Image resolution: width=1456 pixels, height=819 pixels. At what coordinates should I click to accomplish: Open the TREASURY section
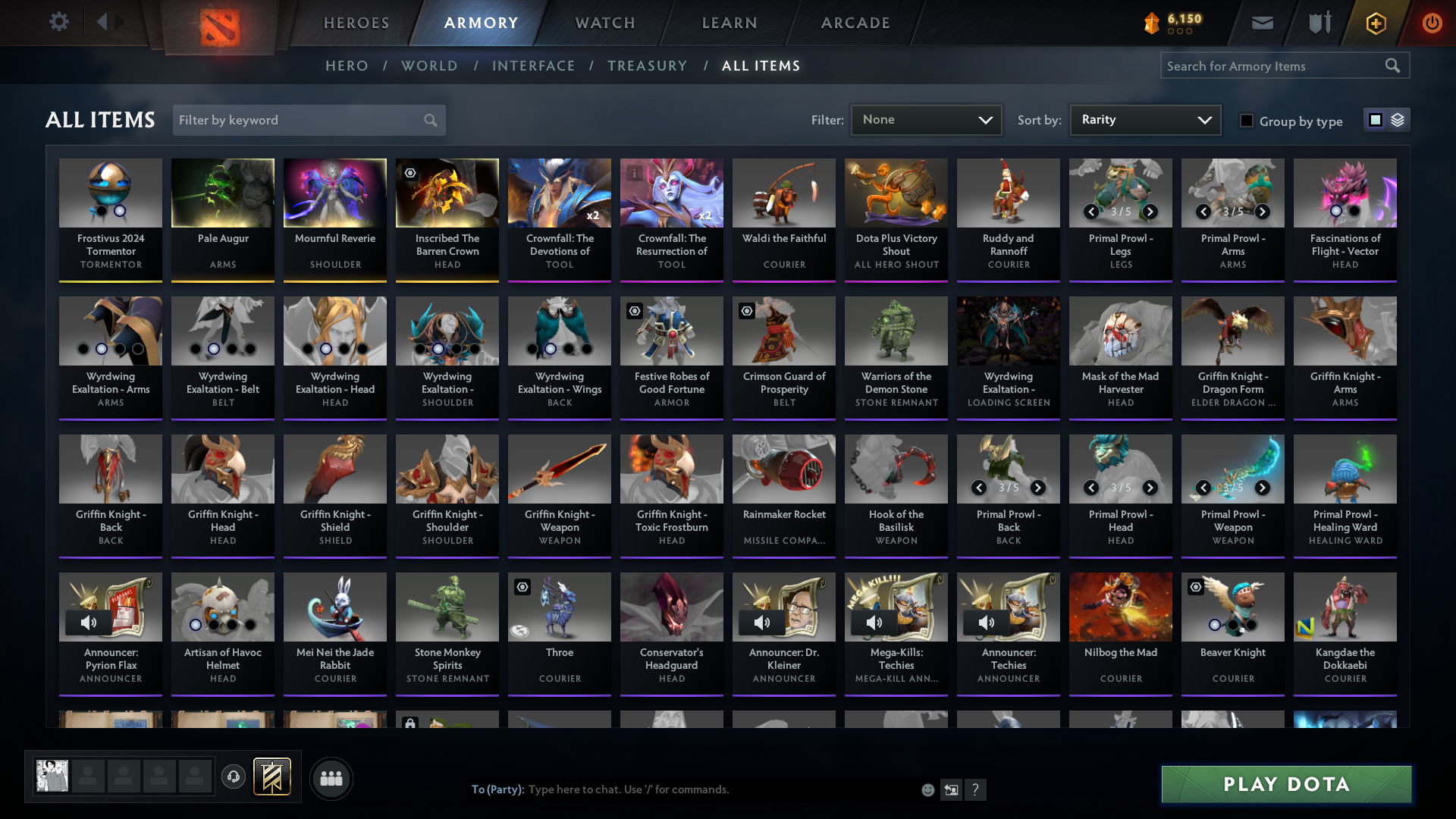coord(647,66)
